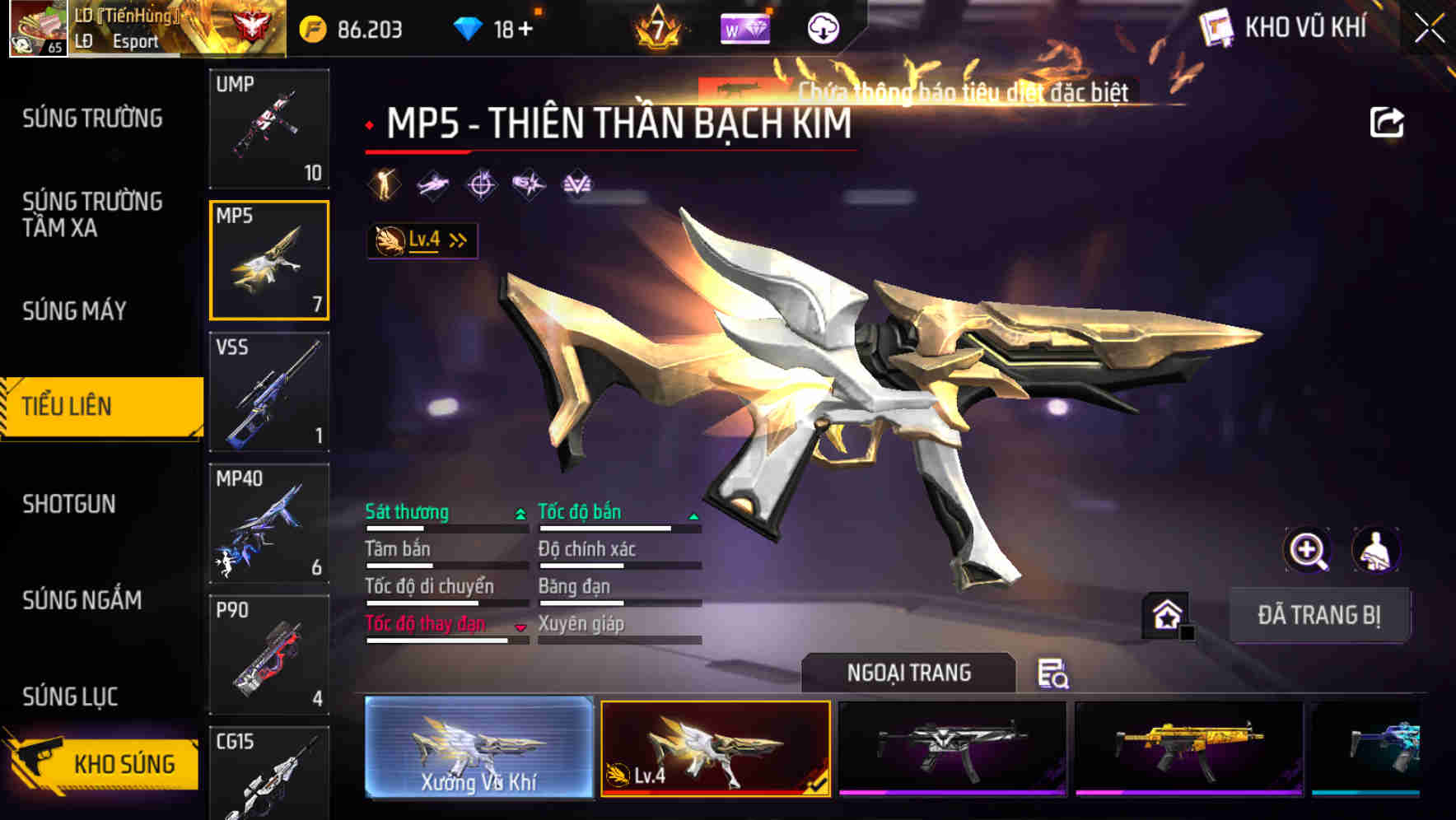Click the share icon next to weapon name
1456x820 pixels.
1388,122
